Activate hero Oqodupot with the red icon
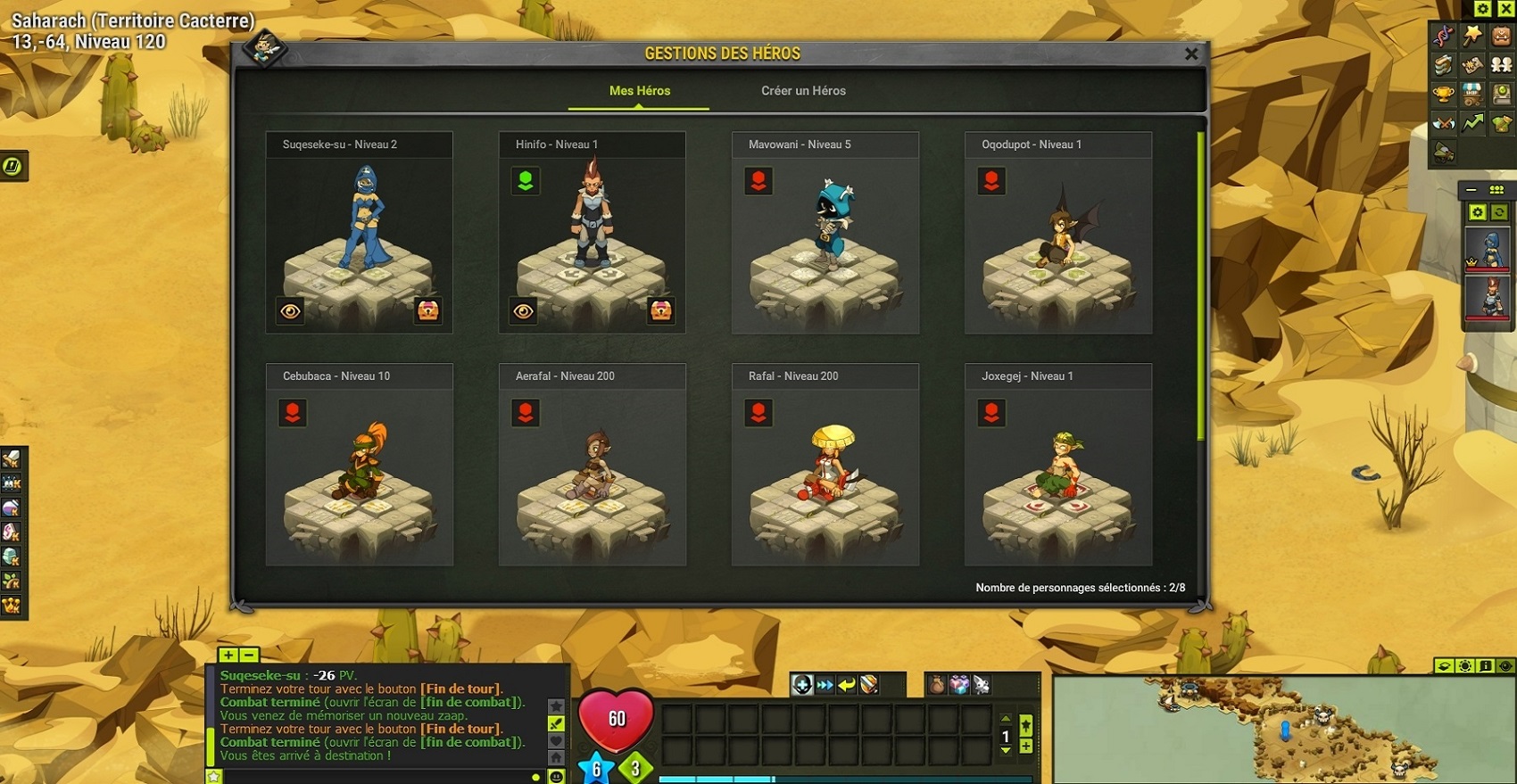This screenshot has height=784, width=1517. (x=991, y=181)
